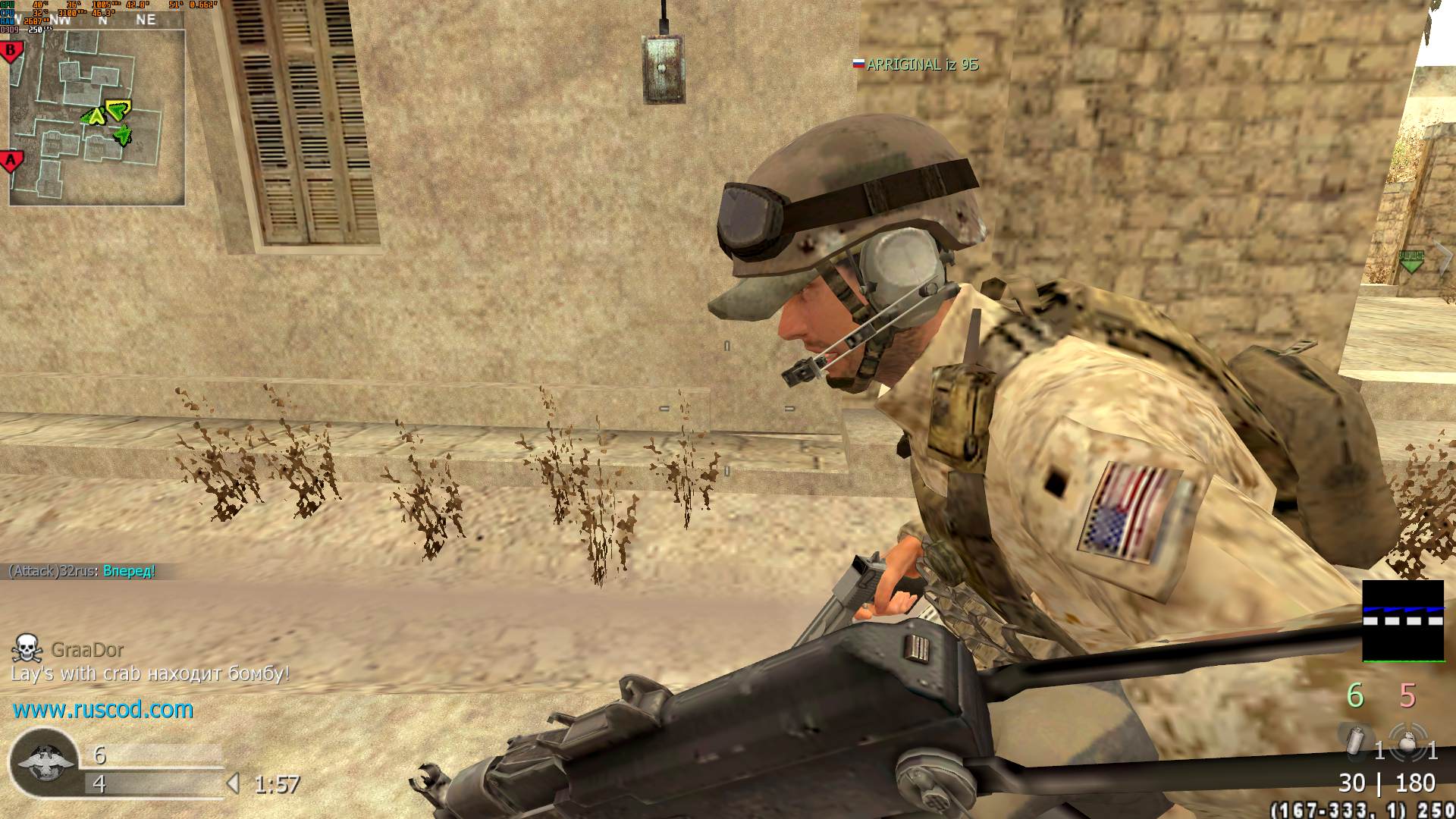
Task: Click the 32rus team chat message
Action: pyautogui.click(x=82, y=571)
